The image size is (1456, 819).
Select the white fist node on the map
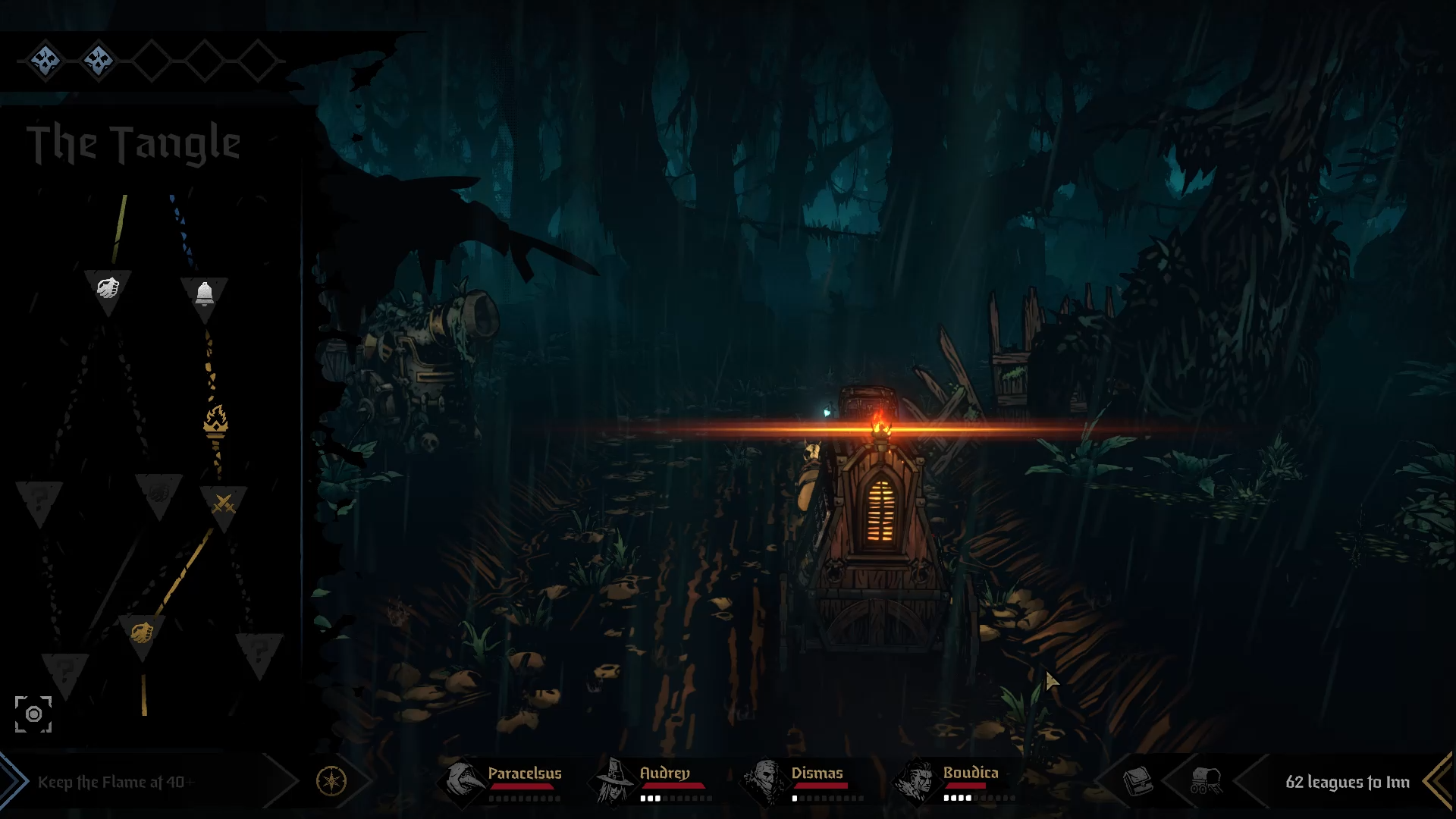pyautogui.click(x=108, y=287)
